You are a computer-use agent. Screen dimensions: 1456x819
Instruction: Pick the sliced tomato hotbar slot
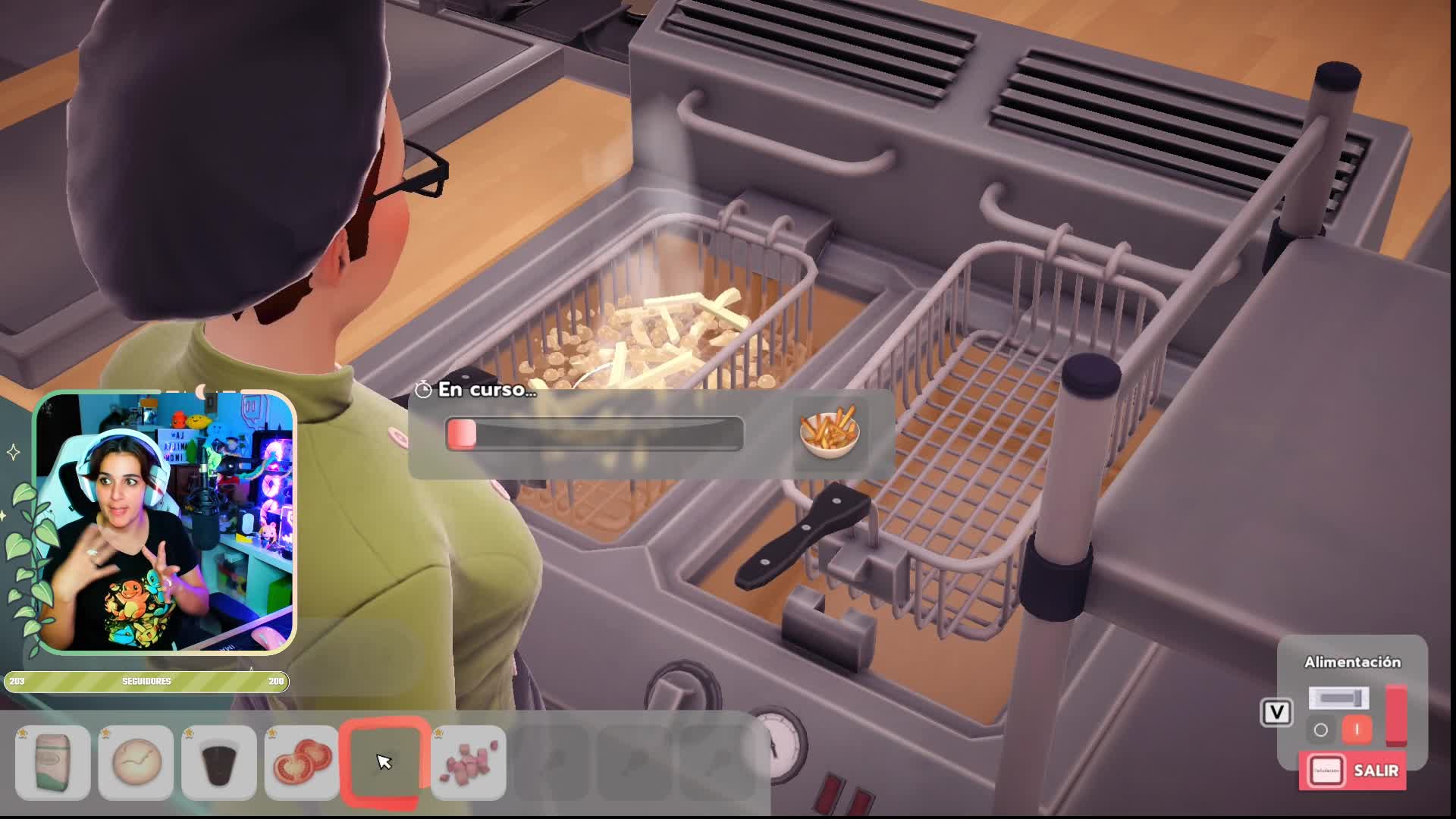[x=302, y=761]
